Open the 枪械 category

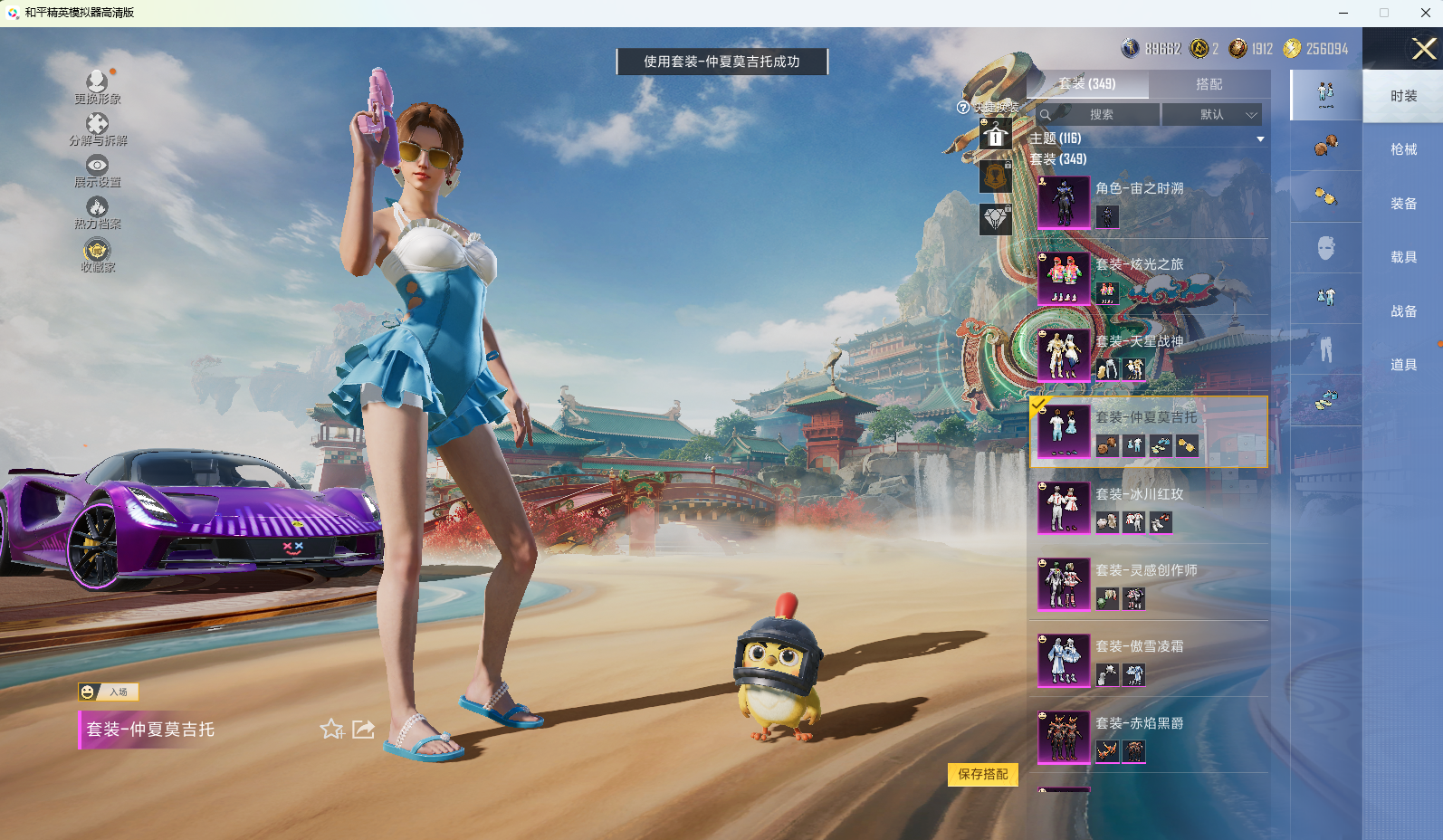[x=1403, y=149]
